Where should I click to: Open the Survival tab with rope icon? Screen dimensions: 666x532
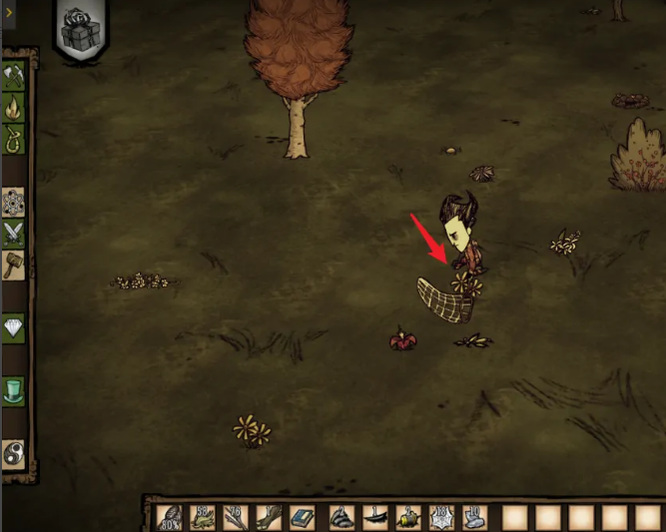(x=14, y=137)
